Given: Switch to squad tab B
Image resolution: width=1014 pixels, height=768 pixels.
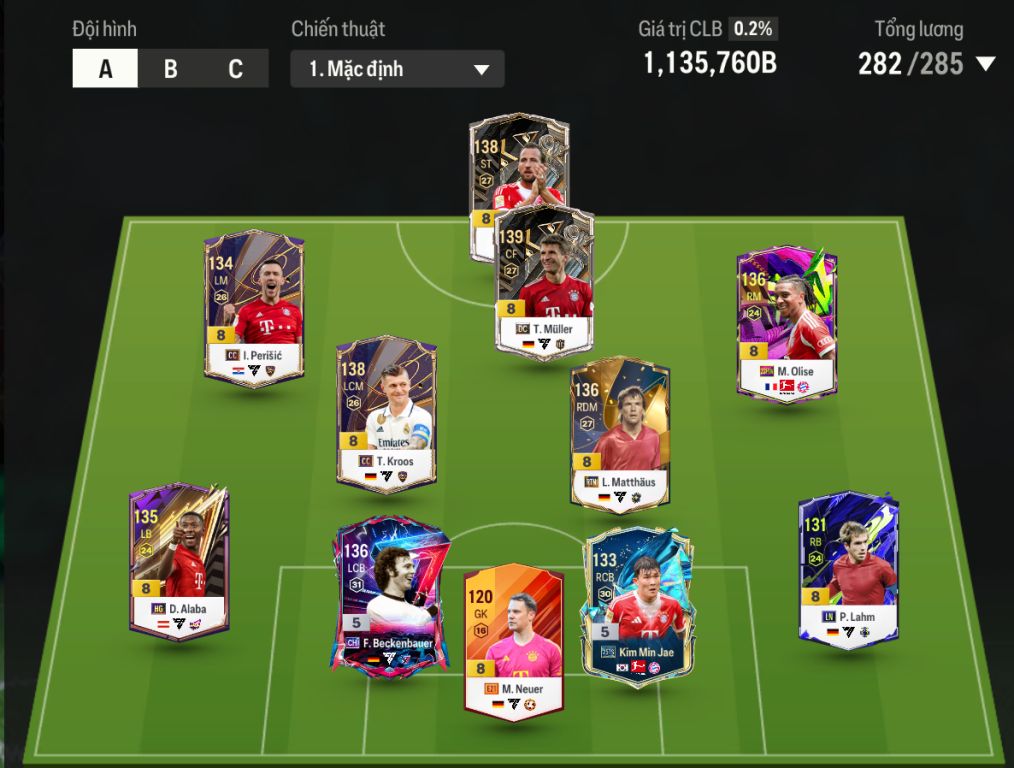Looking at the screenshot, I should (x=171, y=69).
